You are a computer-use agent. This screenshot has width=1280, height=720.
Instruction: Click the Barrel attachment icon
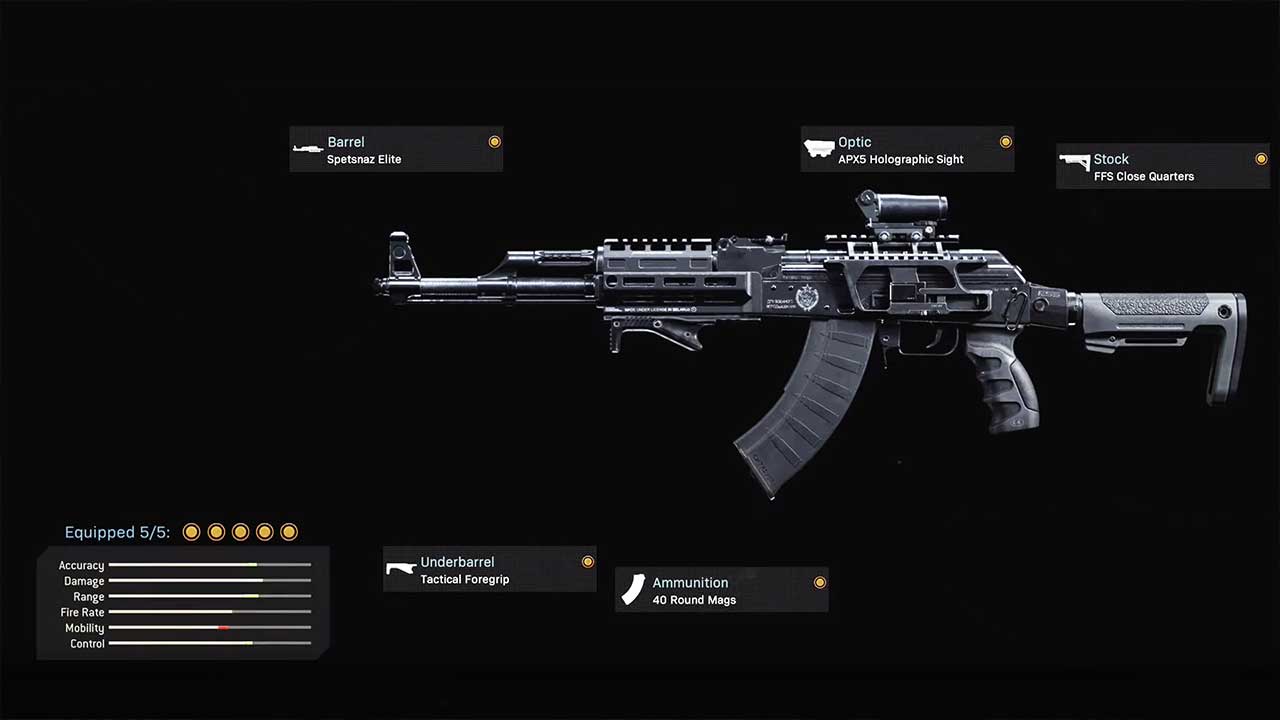pyautogui.click(x=308, y=149)
